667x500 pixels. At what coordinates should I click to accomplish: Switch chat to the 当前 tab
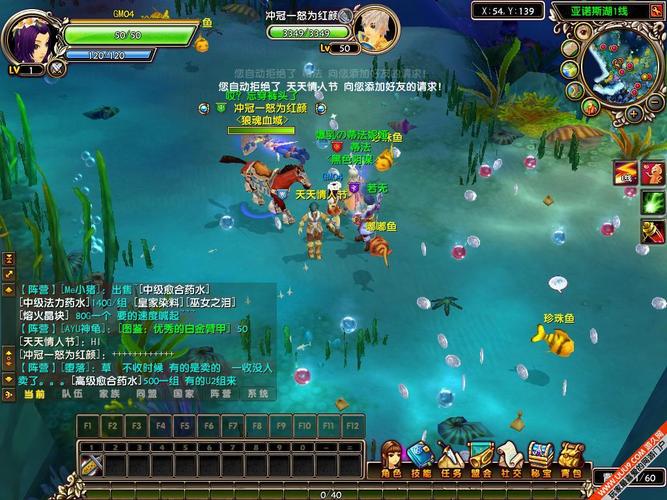34,394
